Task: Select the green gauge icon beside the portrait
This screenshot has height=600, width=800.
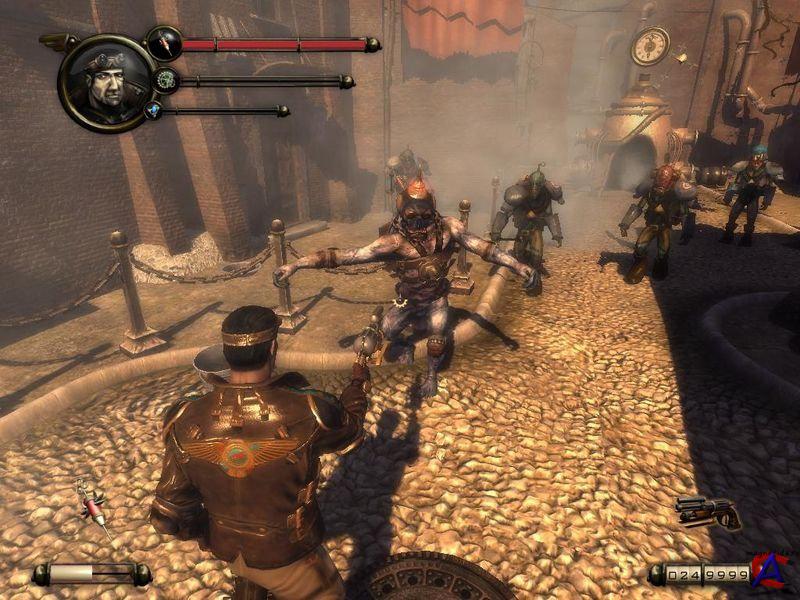Action: click(166, 81)
